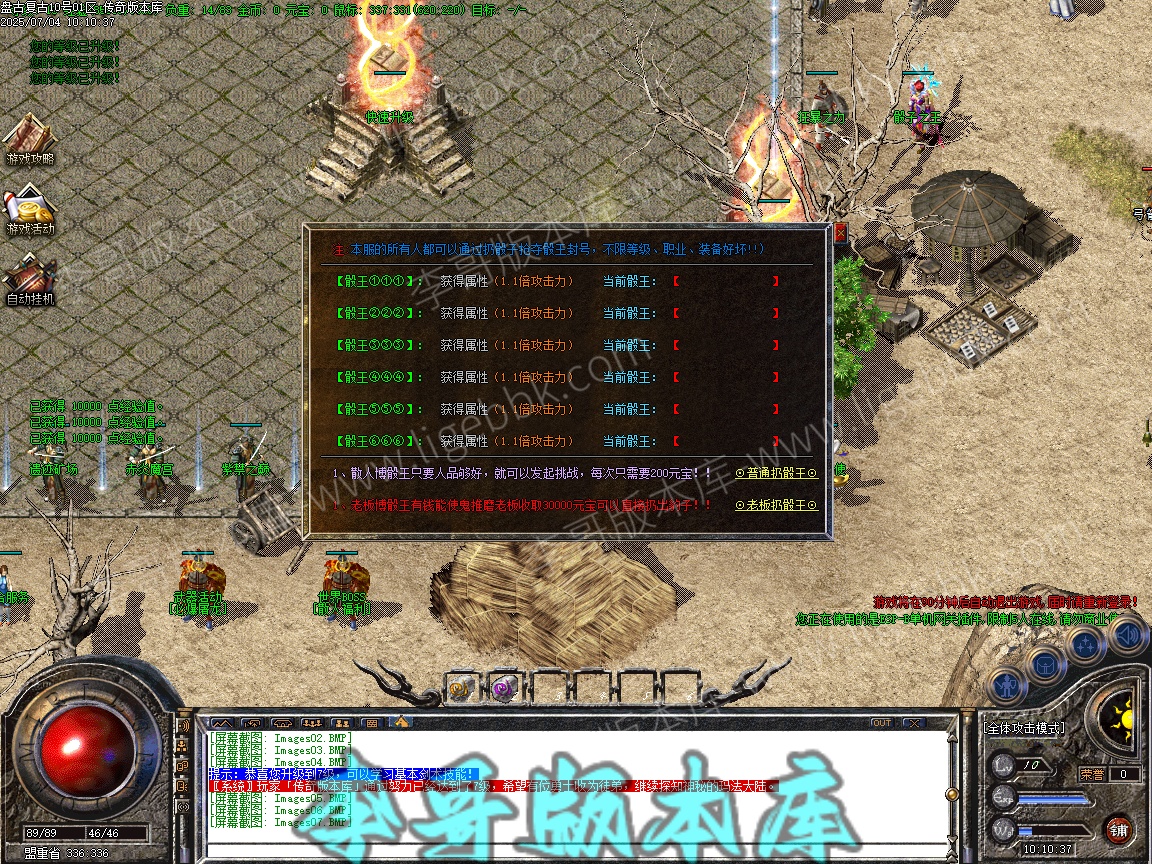1152x864 pixels.
Task: Open the 游戏攻略 guide icon
Action: pos(30,140)
